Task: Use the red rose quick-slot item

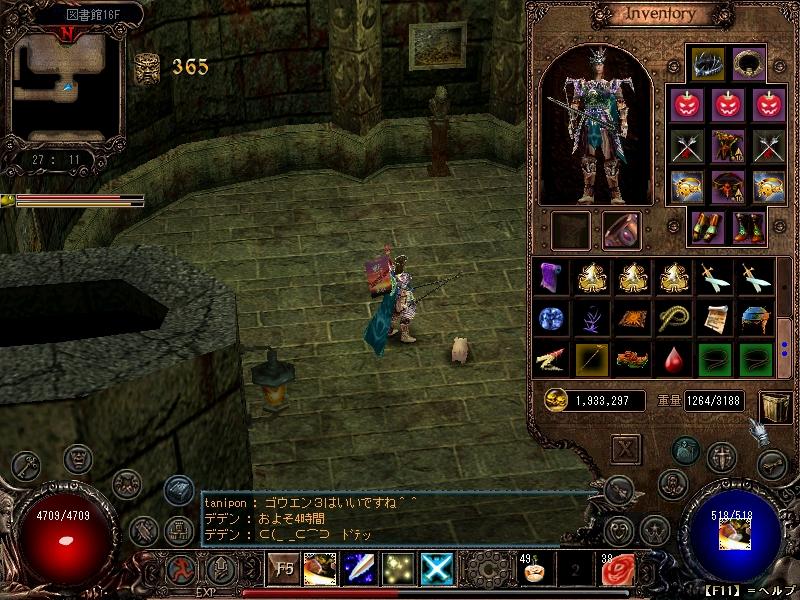Action: [617, 571]
